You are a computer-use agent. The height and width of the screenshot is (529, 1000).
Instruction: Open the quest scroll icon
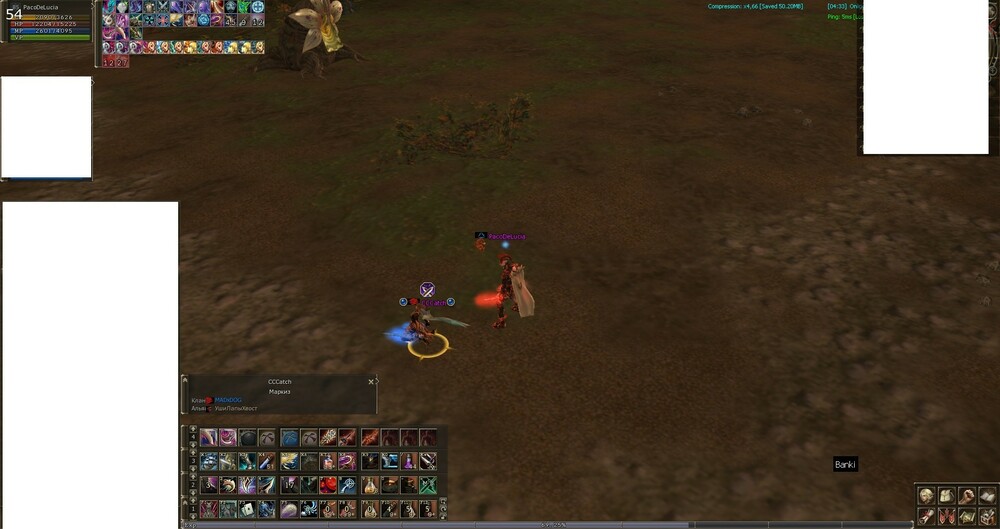point(927,516)
